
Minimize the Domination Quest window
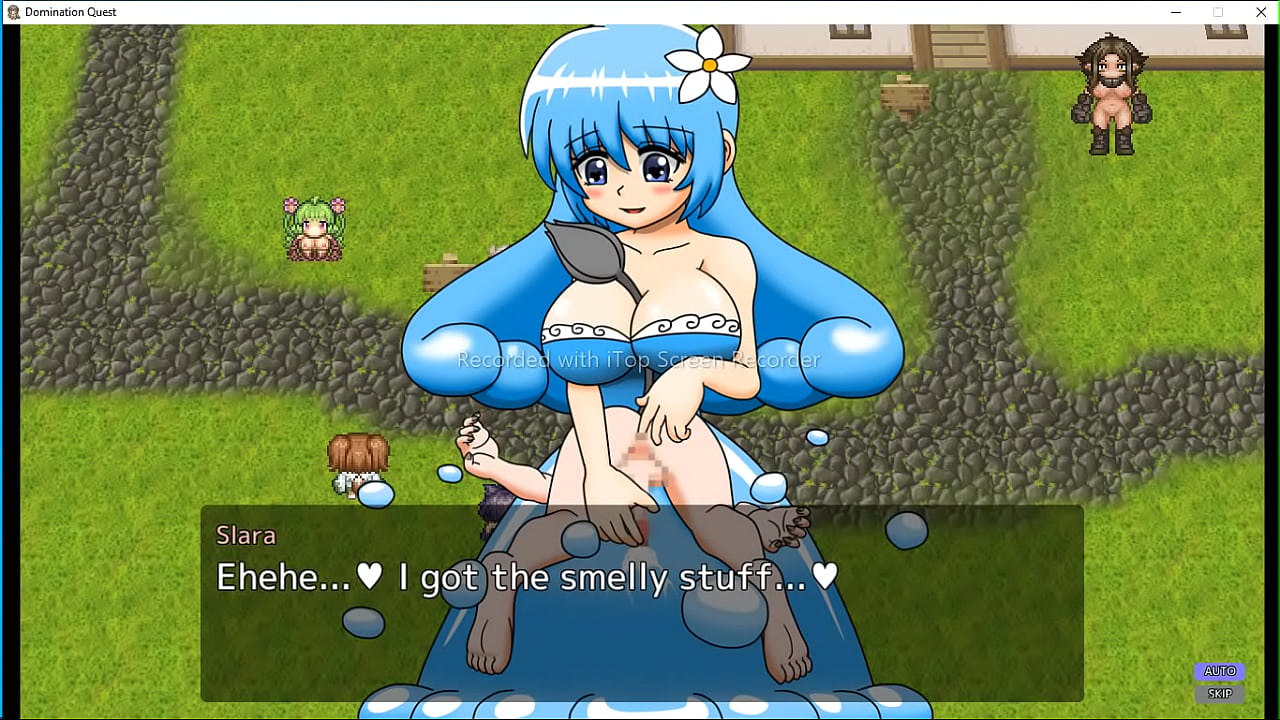pyautogui.click(x=1175, y=12)
